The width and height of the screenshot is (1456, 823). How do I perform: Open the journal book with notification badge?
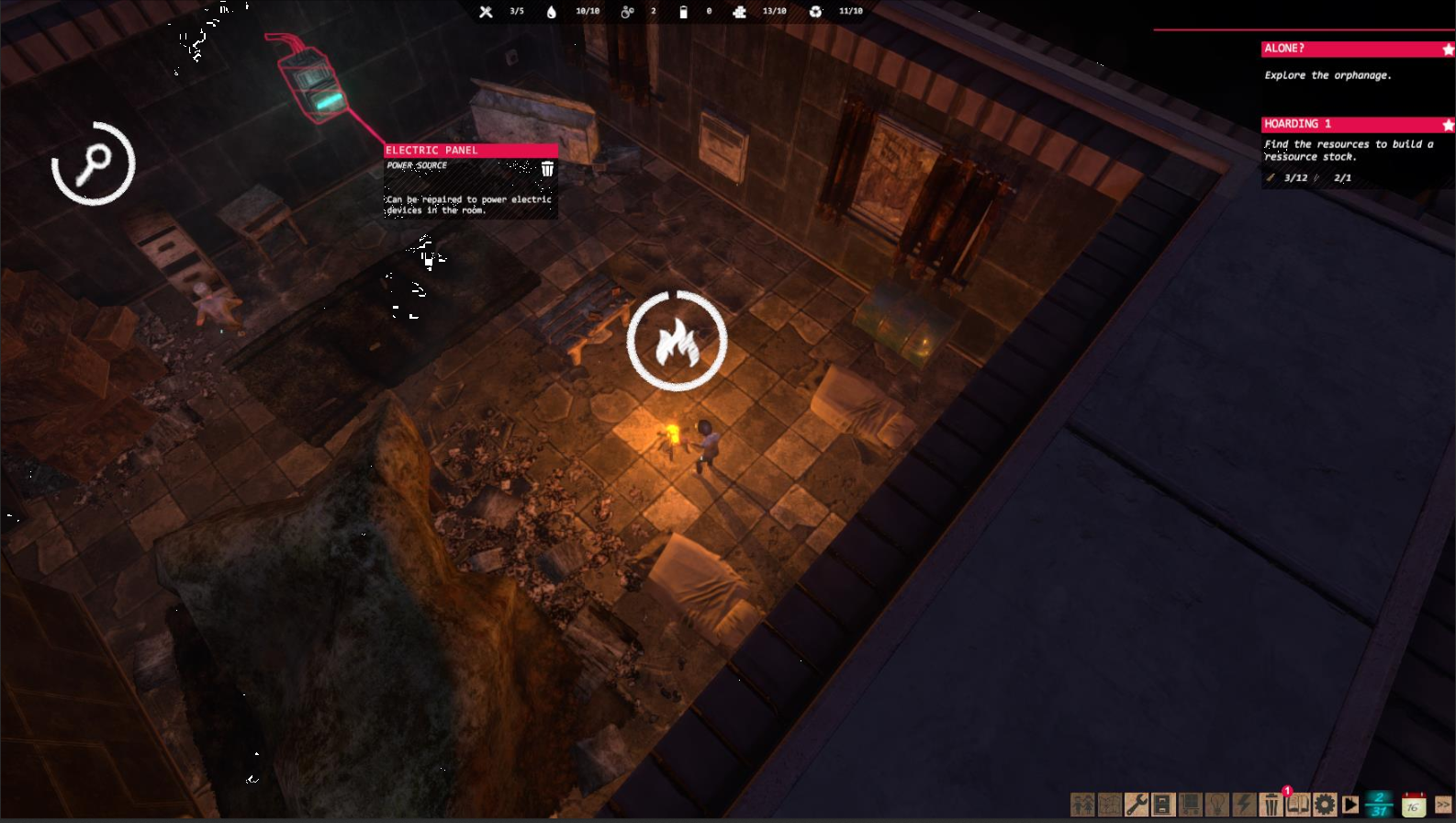[1297, 805]
